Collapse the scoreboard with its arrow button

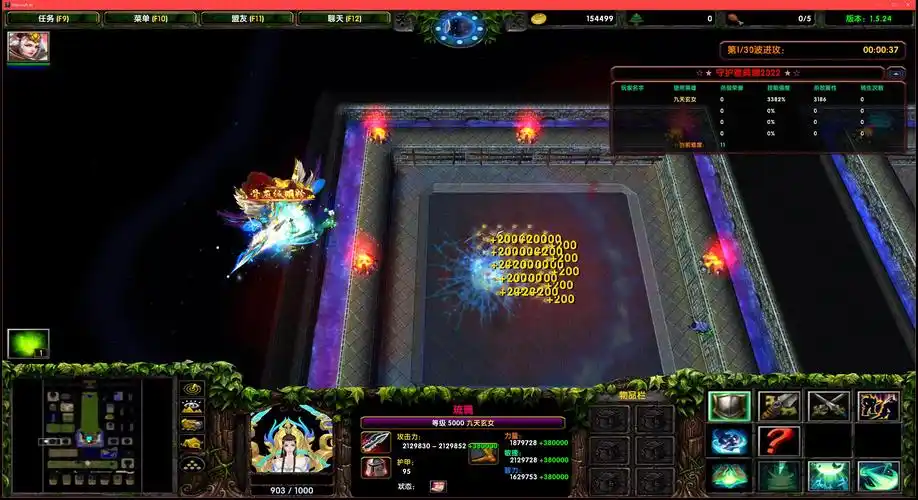coord(896,73)
